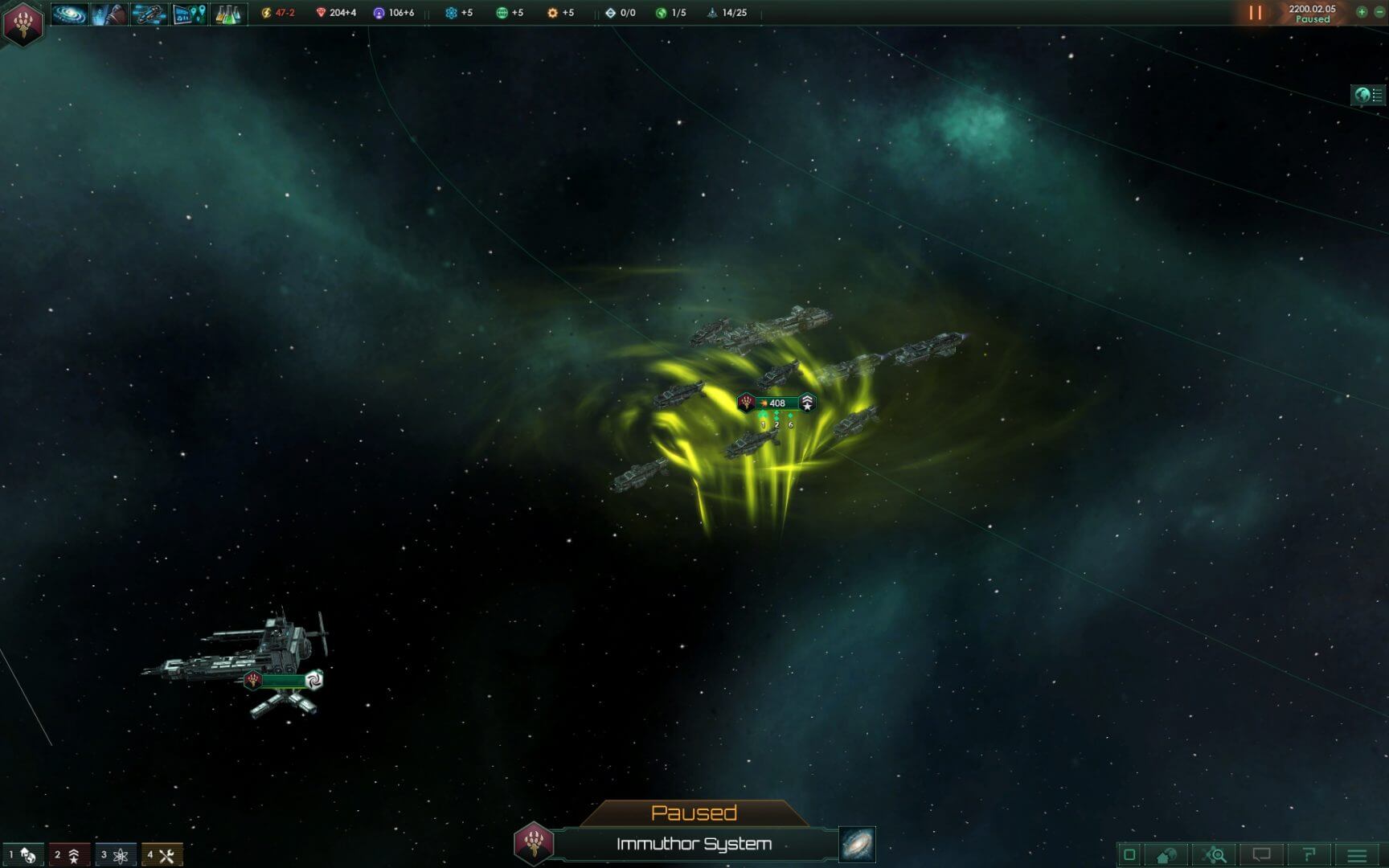
Task: Select control group 4 construction ship
Action: 162,855
